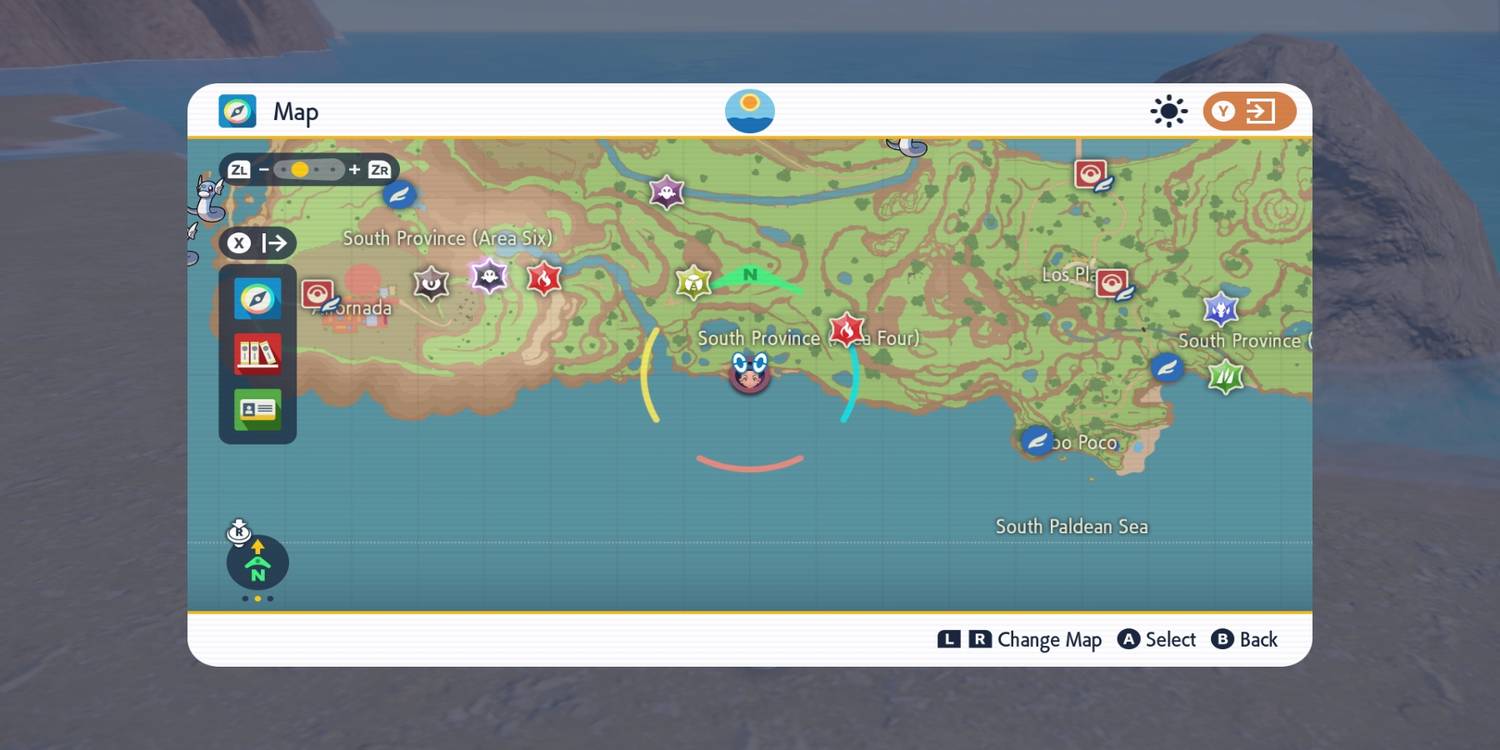
Task: Click the Select (A) option
Action: pyautogui.click(x=1156, y=639)
